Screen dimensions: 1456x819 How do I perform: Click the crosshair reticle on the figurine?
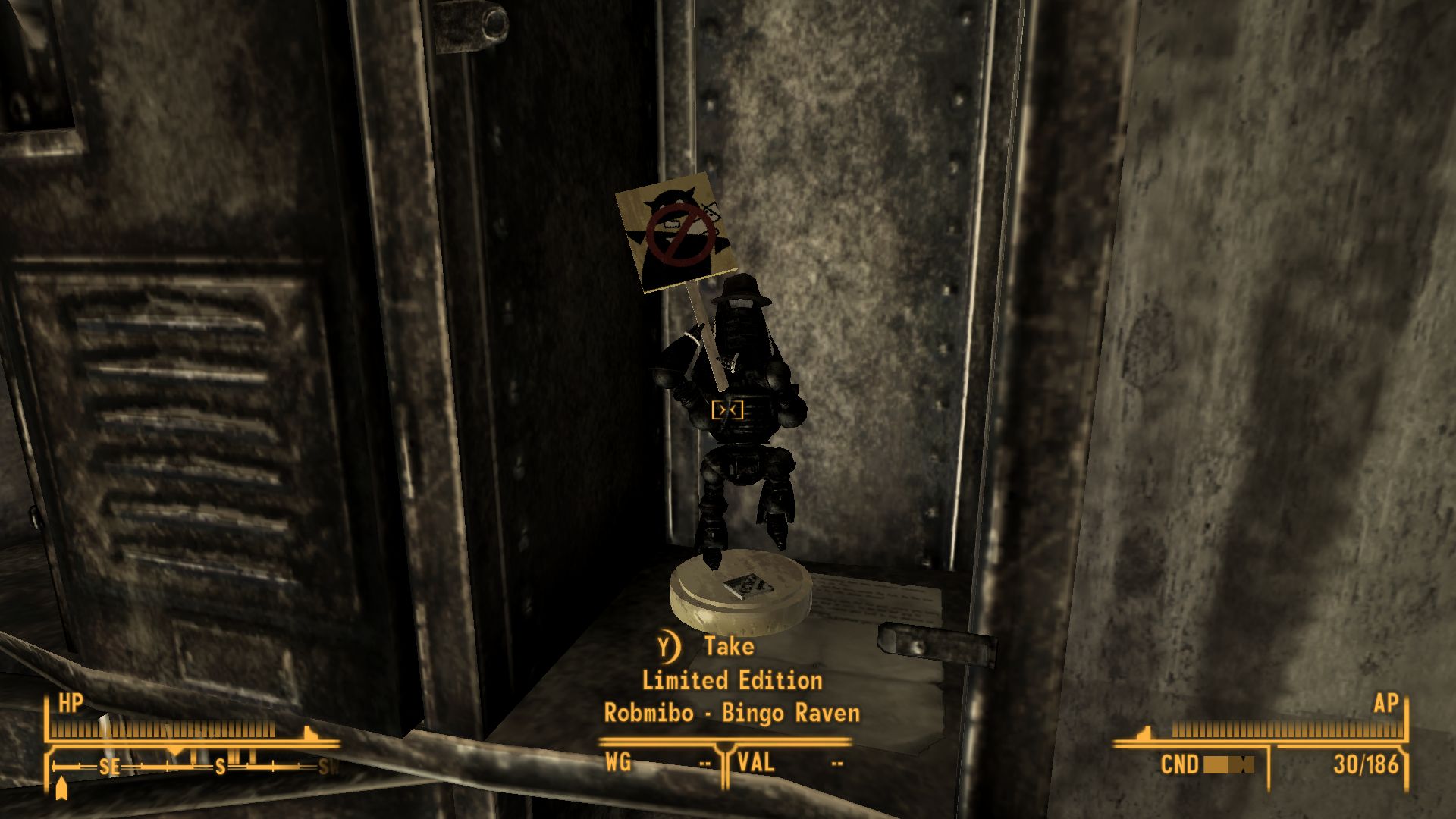729,409
